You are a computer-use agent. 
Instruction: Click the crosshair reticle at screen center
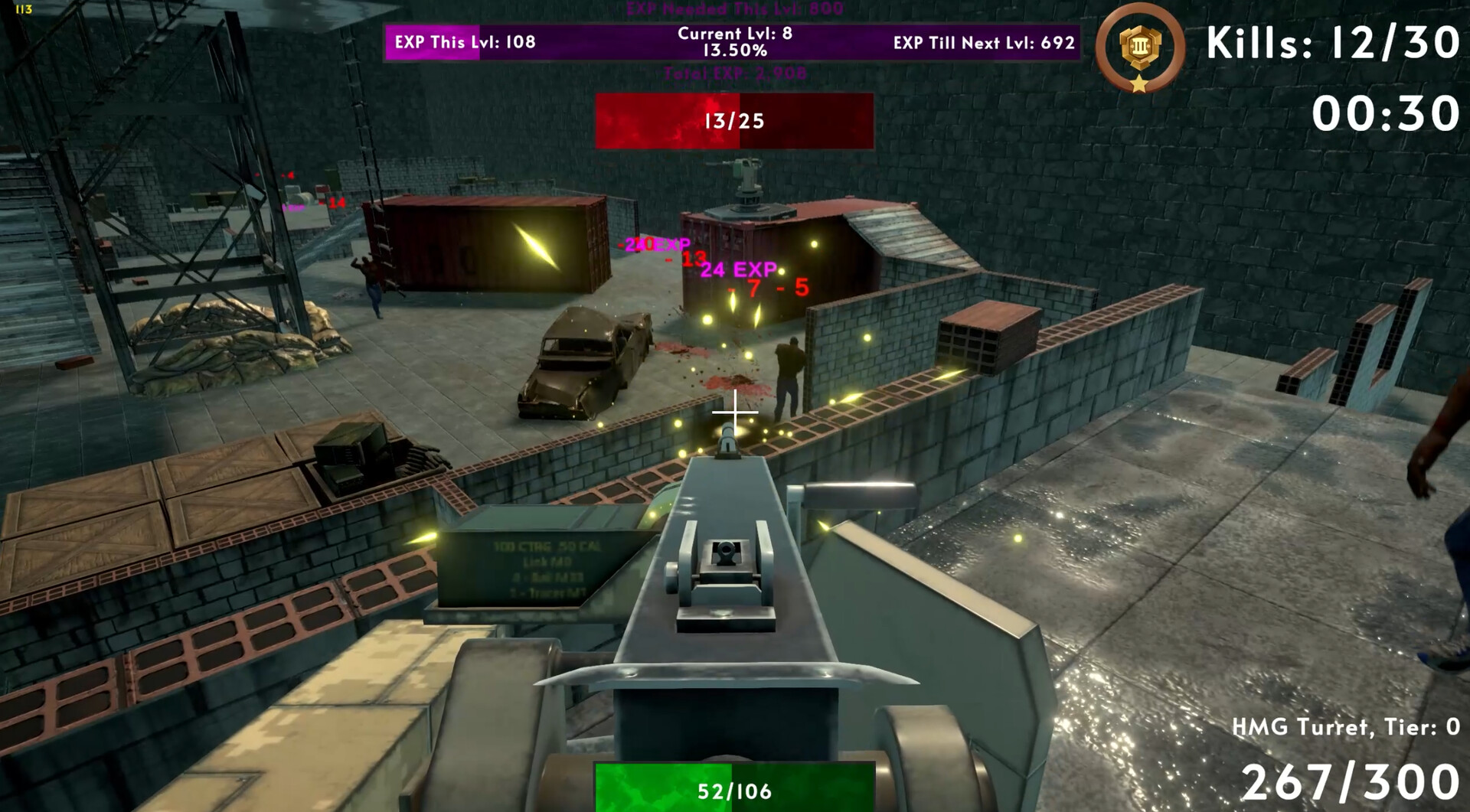[734, 413]
